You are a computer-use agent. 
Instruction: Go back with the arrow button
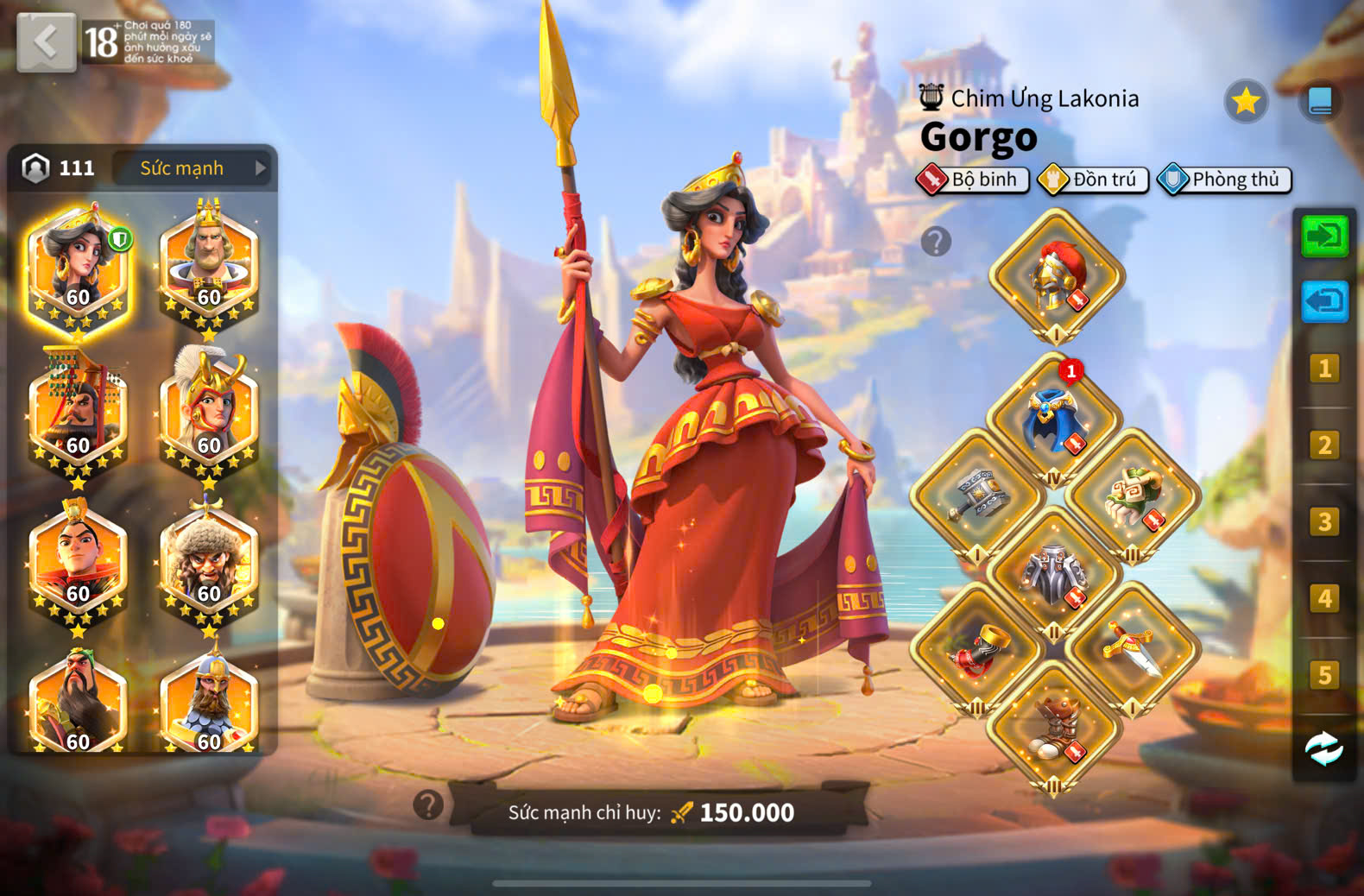46,41
